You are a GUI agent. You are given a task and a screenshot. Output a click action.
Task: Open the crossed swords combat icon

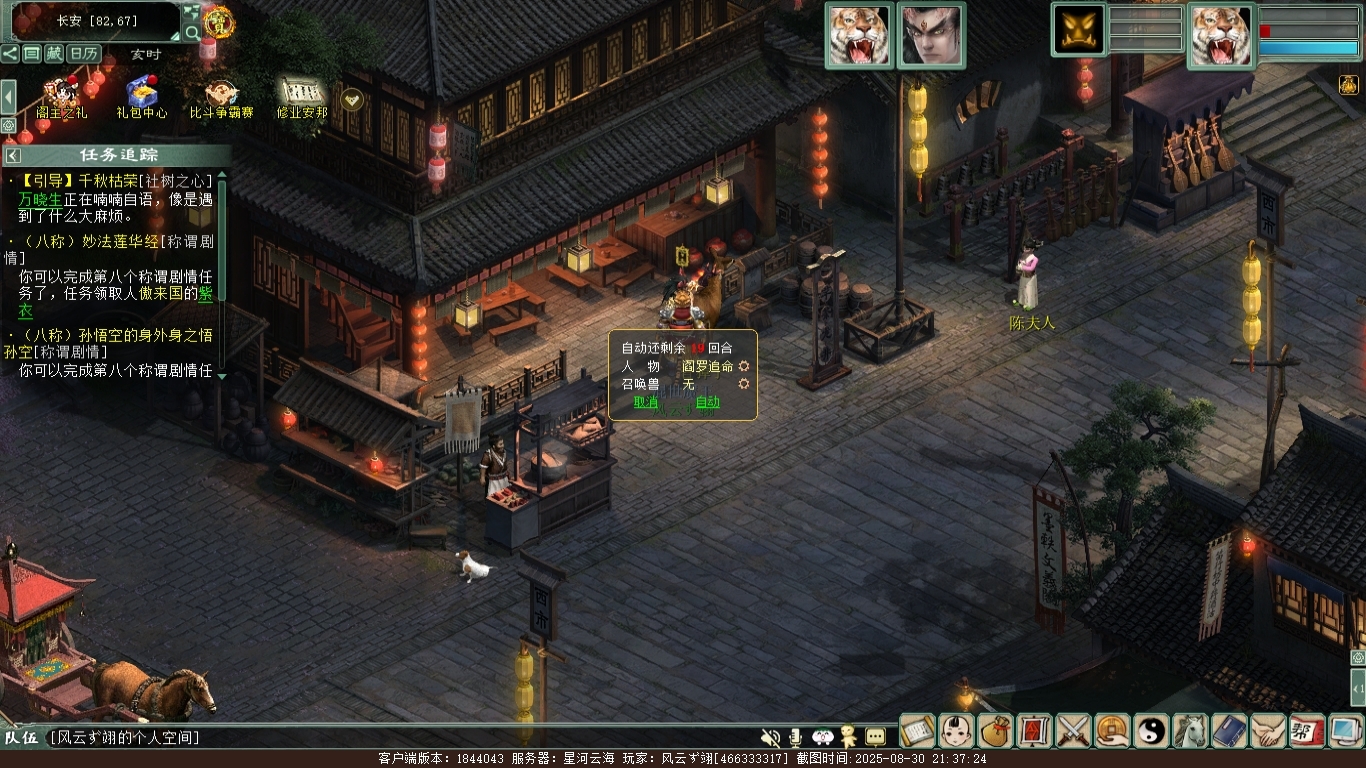(x=1073, y=731)
